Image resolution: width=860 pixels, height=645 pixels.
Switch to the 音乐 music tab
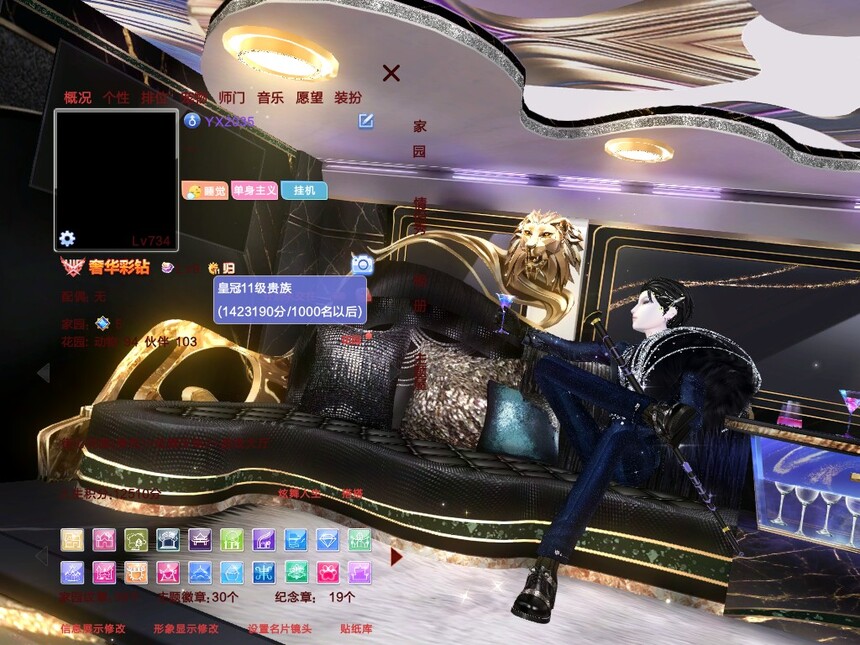click(x=270, y=98)
